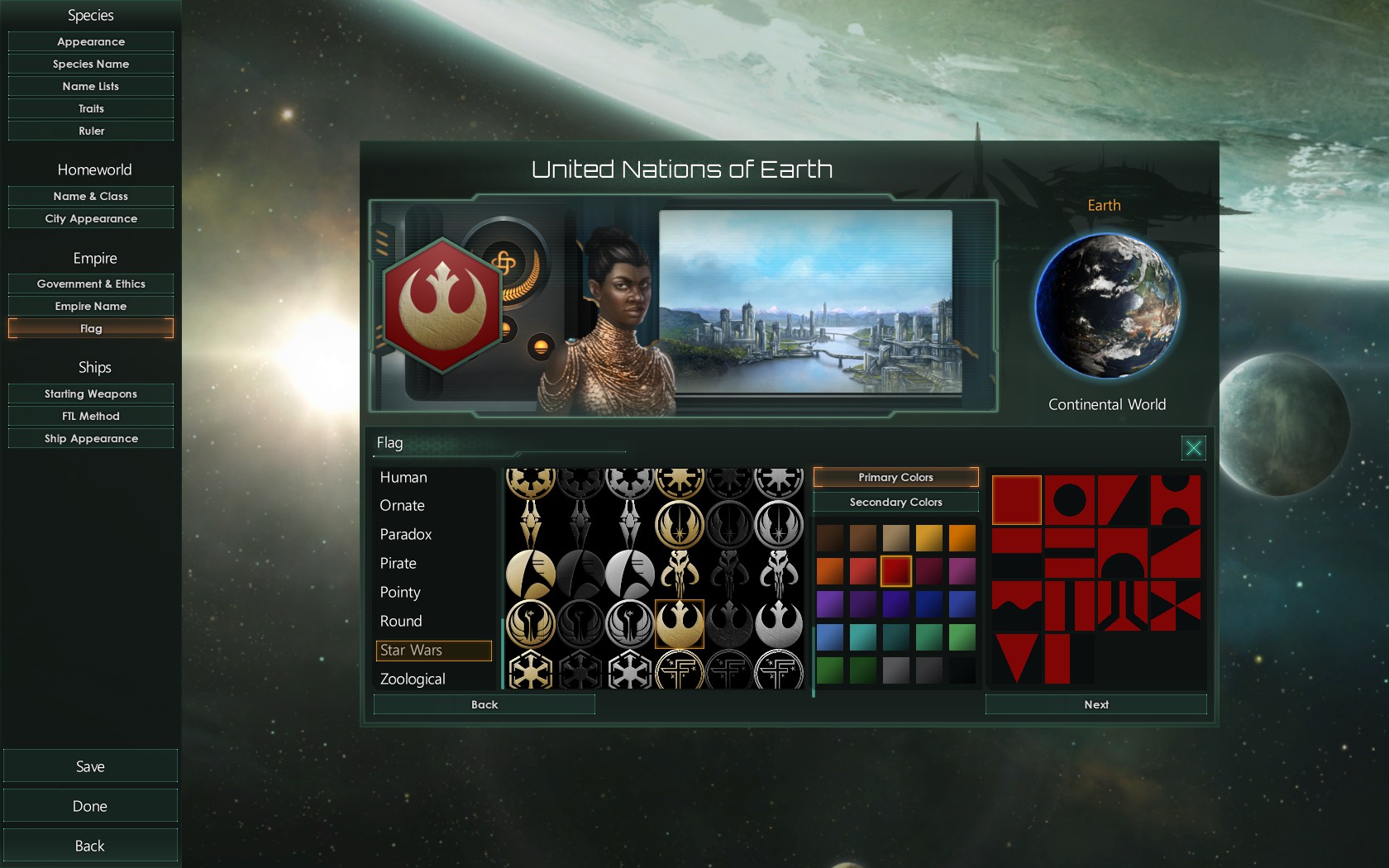Select the Ship Appearance section

pos(91,438)
